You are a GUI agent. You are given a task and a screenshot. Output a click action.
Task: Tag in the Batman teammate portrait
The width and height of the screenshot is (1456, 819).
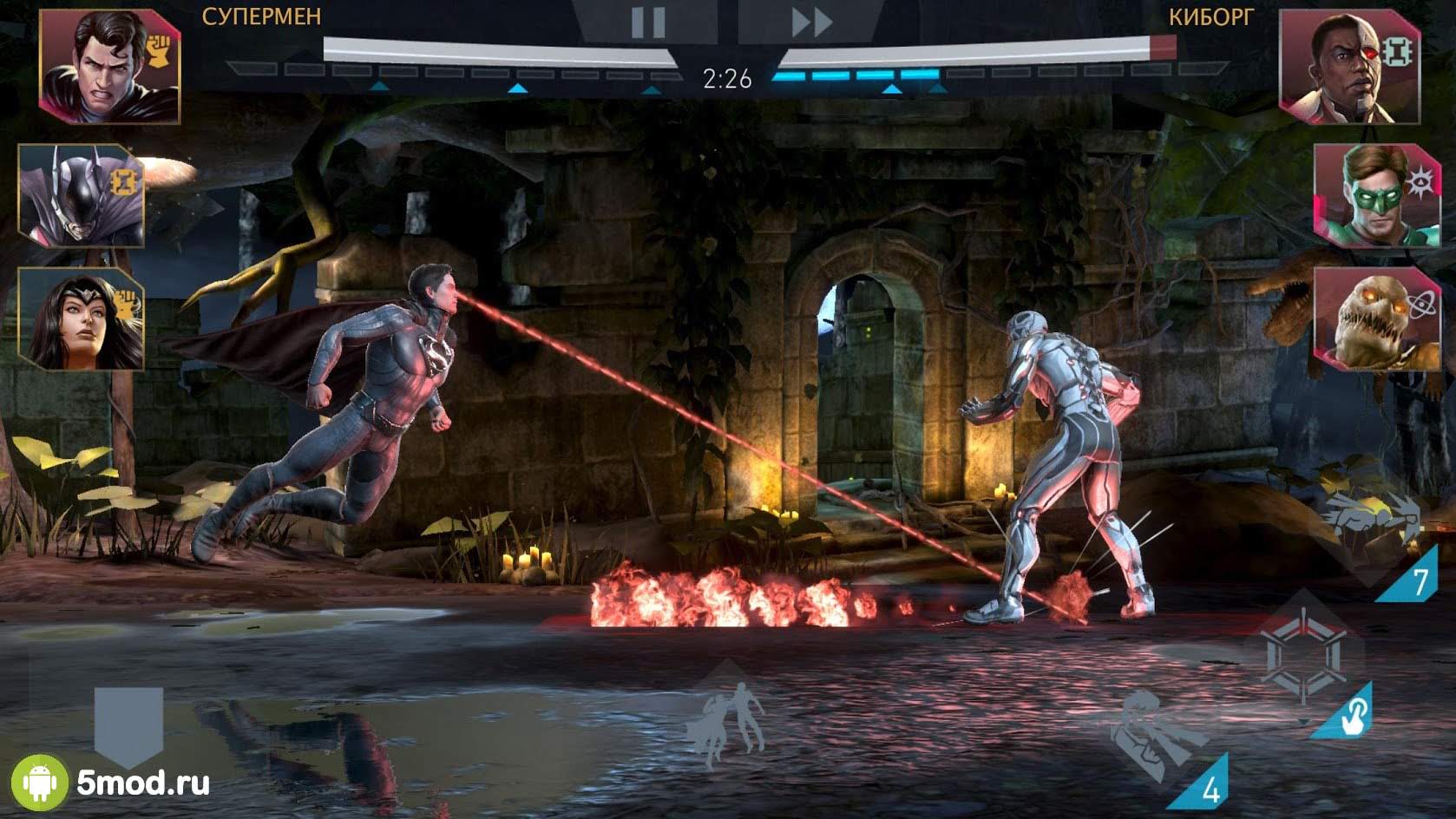tap(81, 195)
